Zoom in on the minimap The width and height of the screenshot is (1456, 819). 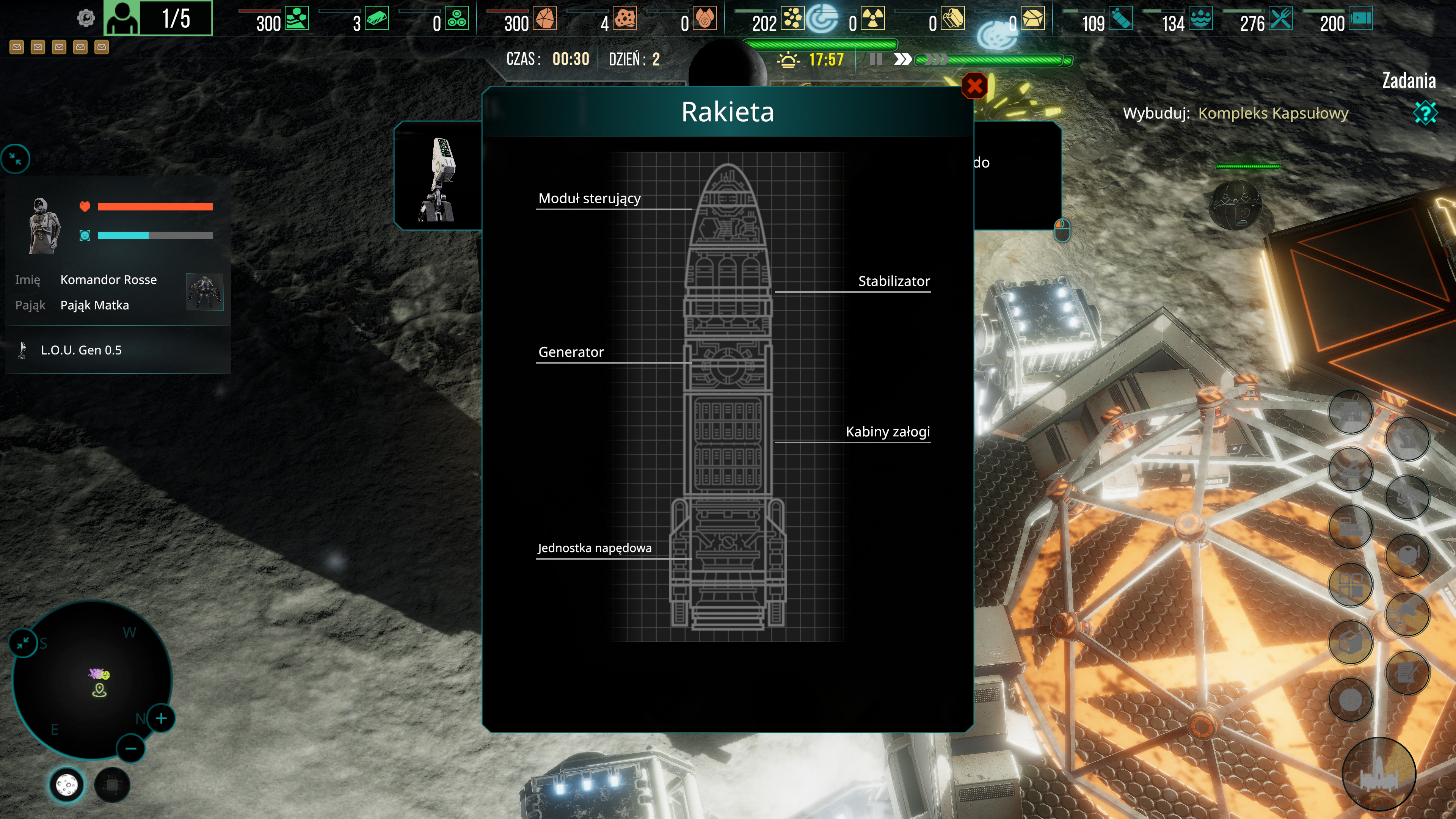coord(161,719)
